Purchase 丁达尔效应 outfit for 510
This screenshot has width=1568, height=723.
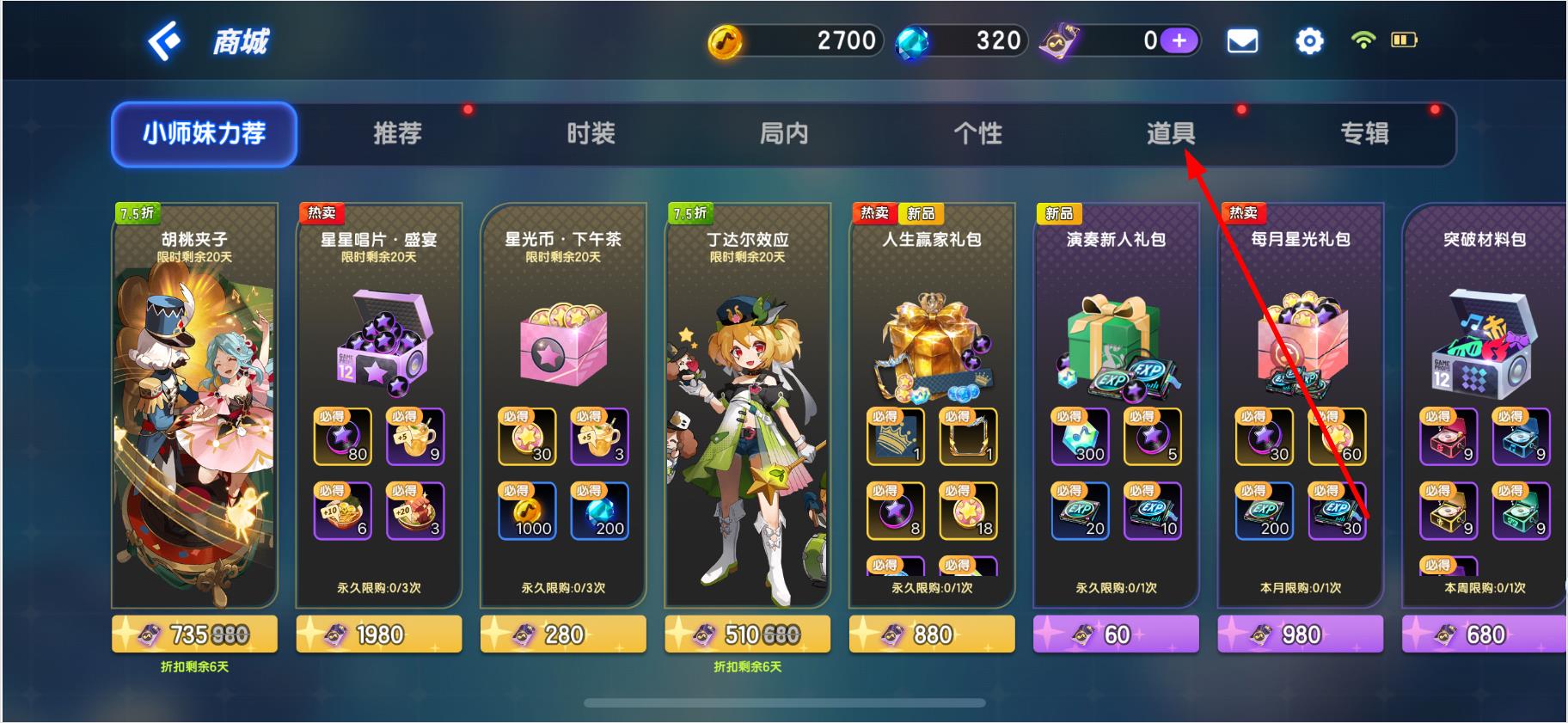tap(747, 634)
